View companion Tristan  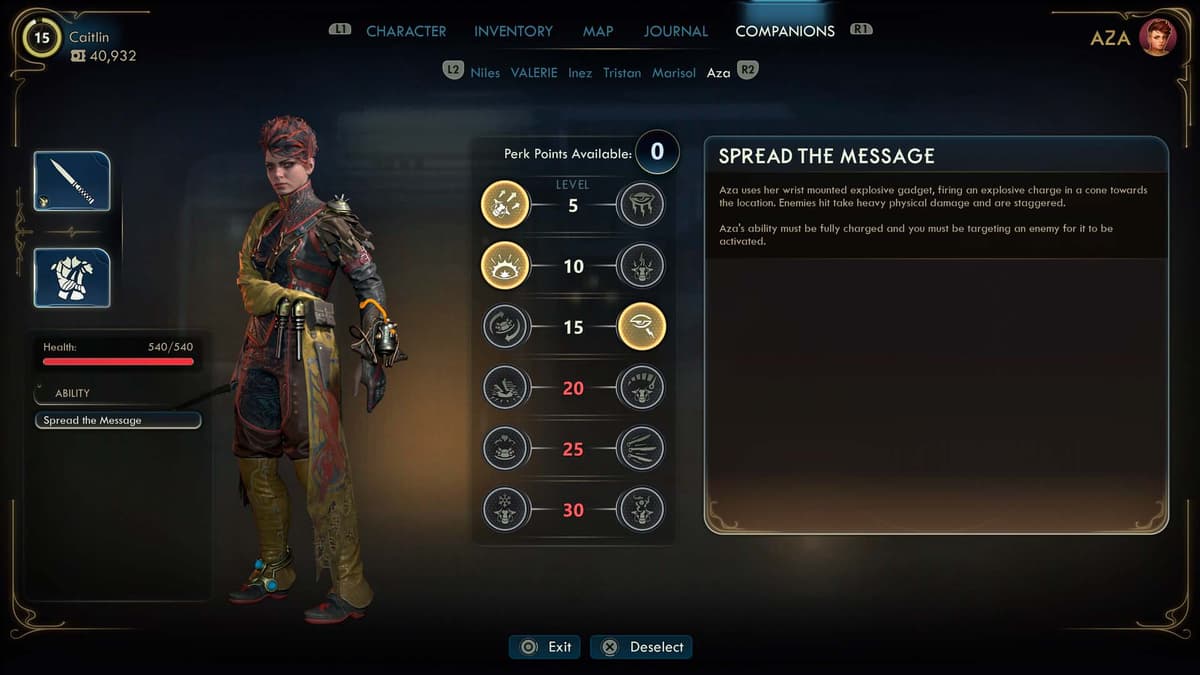coord(622,73)
